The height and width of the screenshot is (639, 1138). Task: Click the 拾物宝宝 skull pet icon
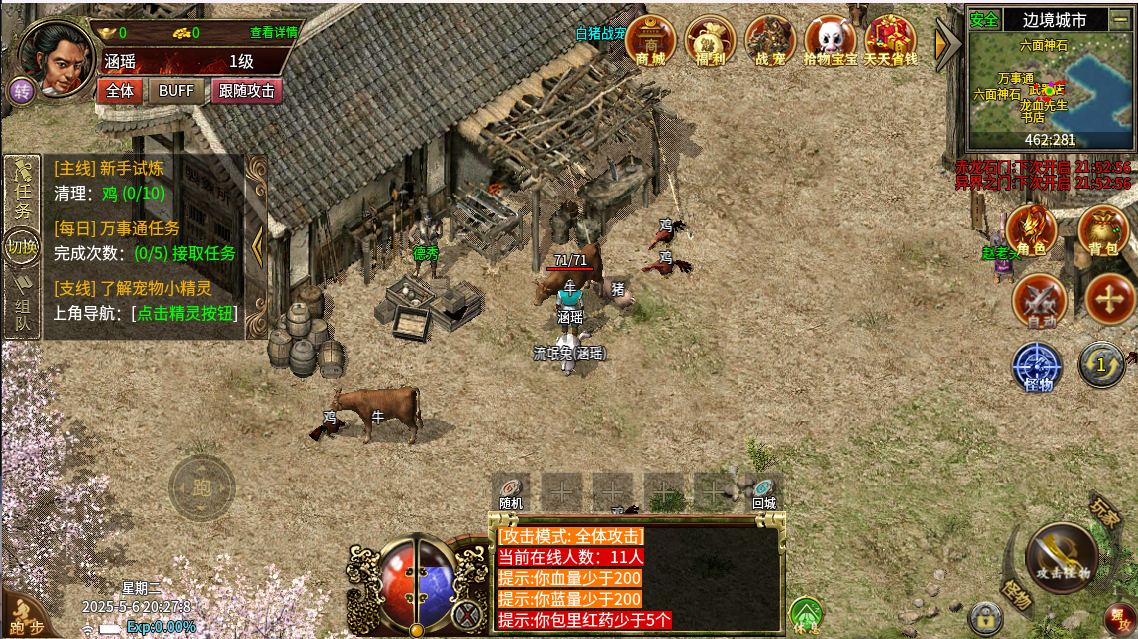[x=830, y=39]
